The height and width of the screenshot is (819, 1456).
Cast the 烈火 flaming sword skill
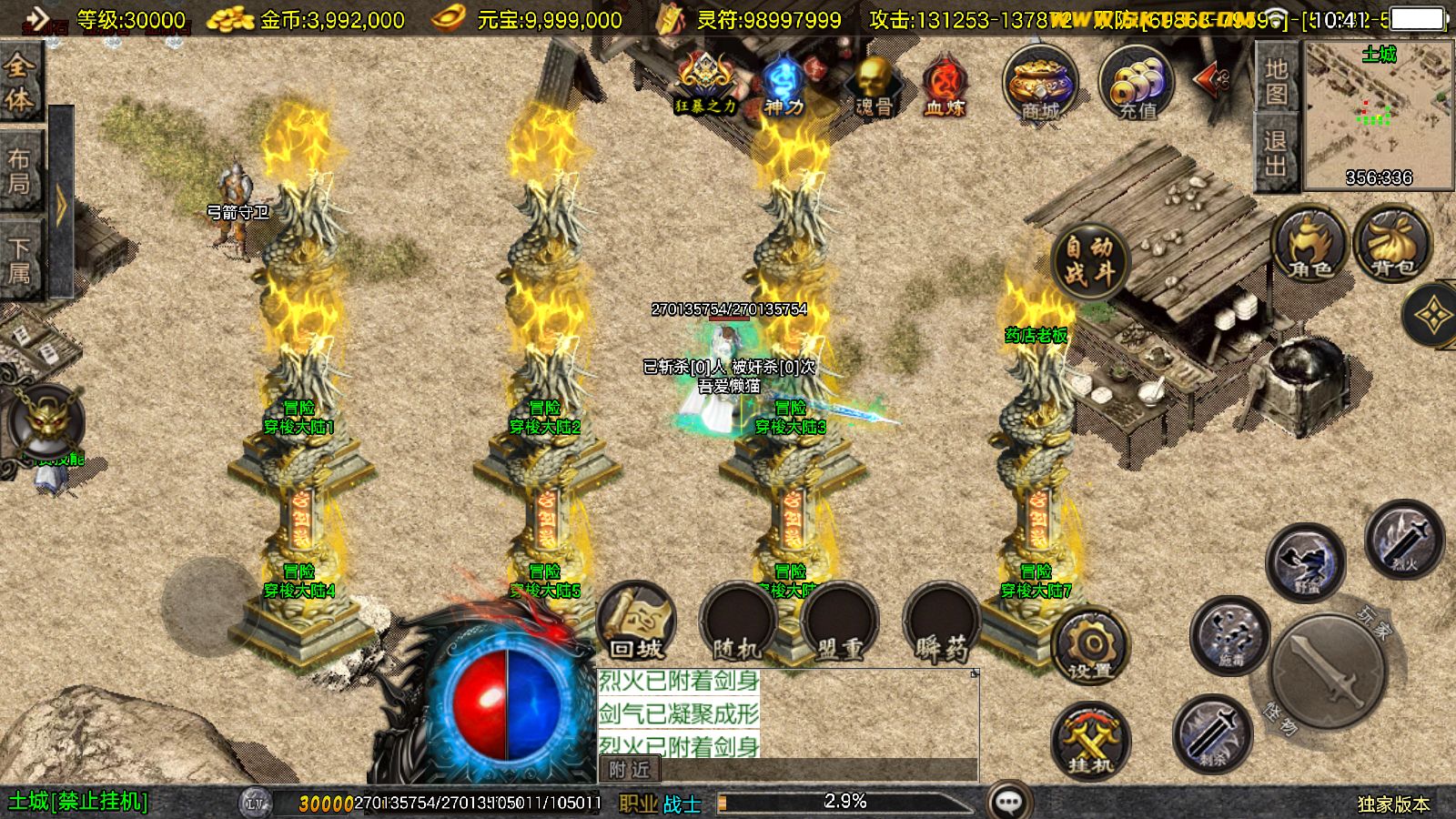1404,539
